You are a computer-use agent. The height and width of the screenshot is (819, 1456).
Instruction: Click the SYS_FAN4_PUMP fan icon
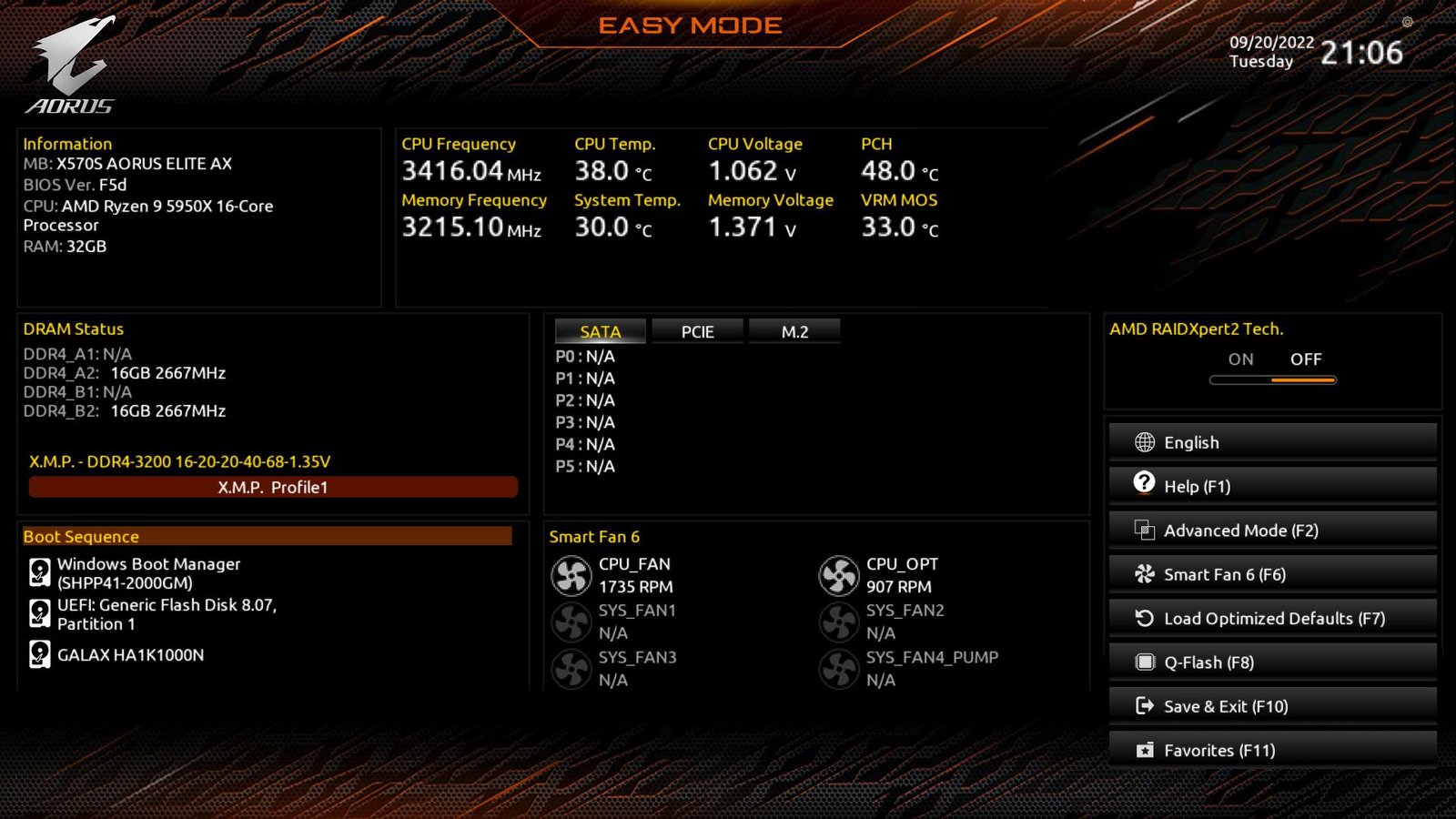pos(839,670)
